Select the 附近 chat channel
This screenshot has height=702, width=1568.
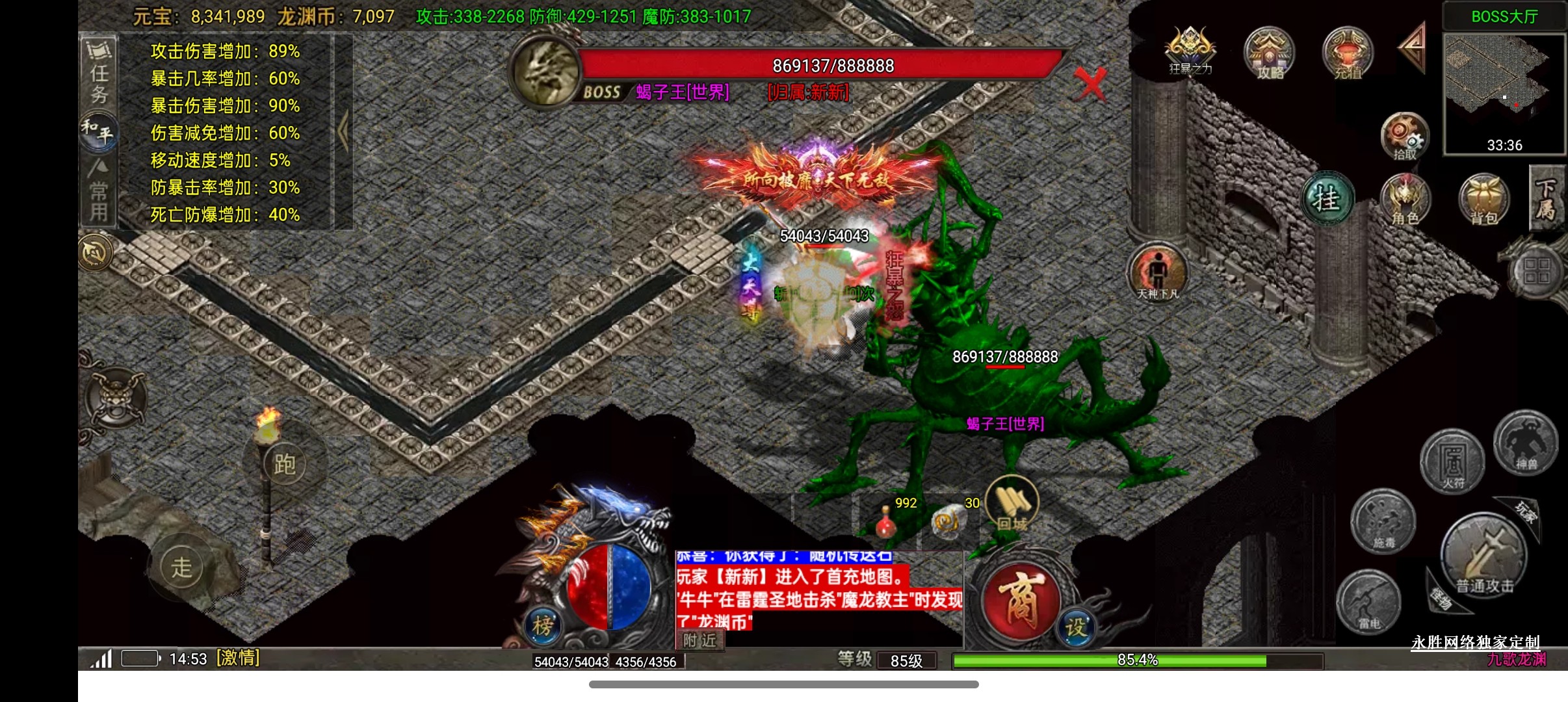coord(699,641)
